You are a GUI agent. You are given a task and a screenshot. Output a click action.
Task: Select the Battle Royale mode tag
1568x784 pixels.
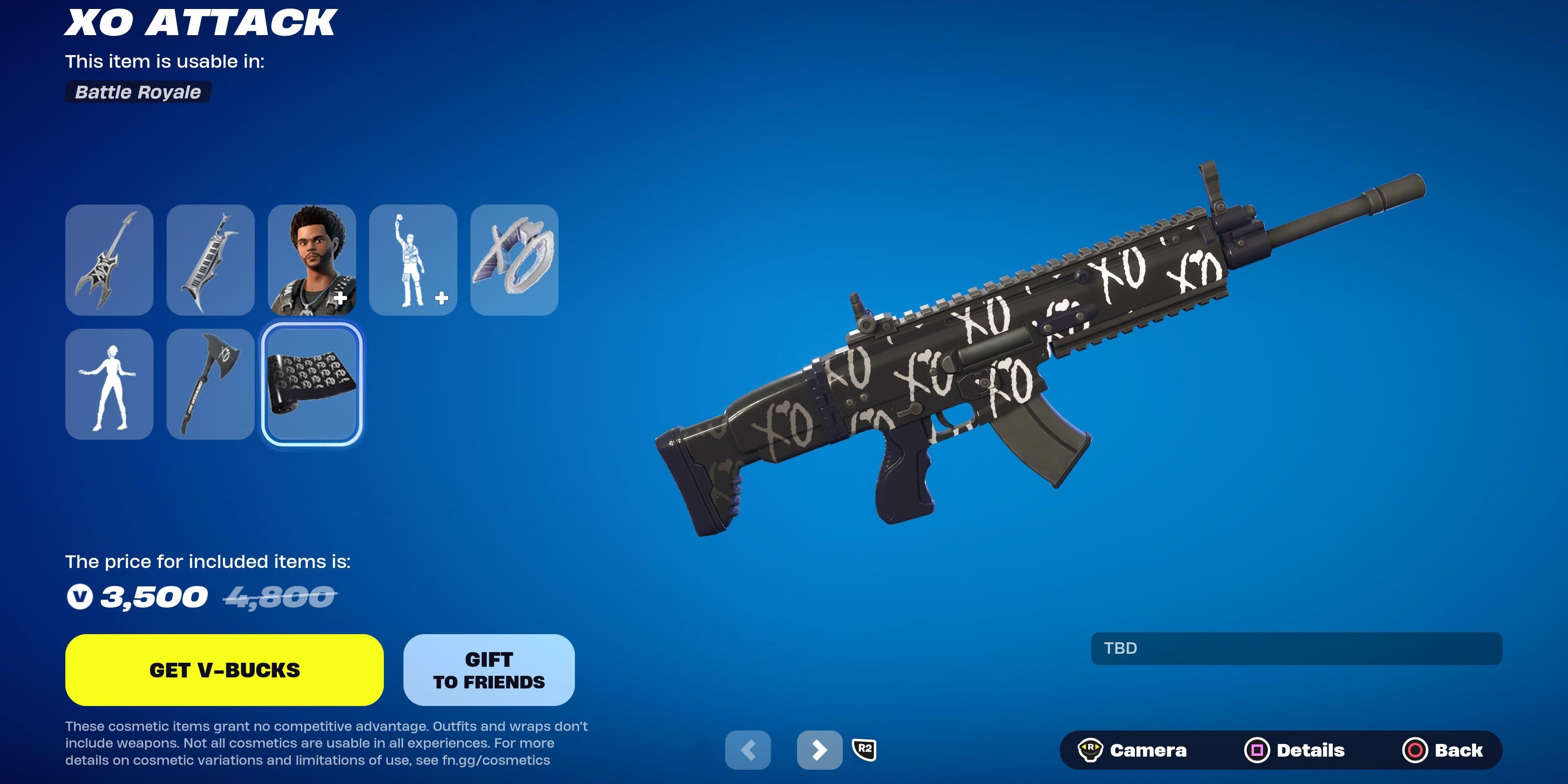coord(138,93)
